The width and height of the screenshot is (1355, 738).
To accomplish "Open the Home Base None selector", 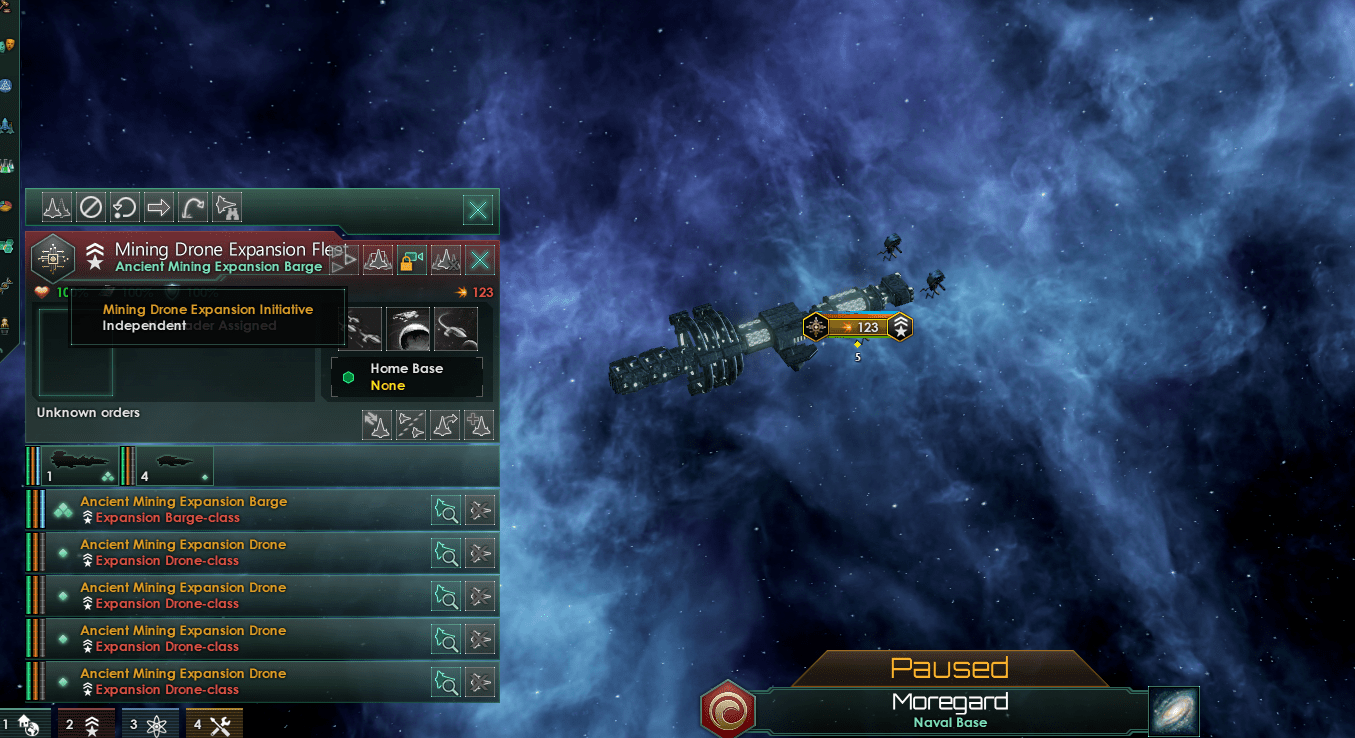I will point(406,377).
